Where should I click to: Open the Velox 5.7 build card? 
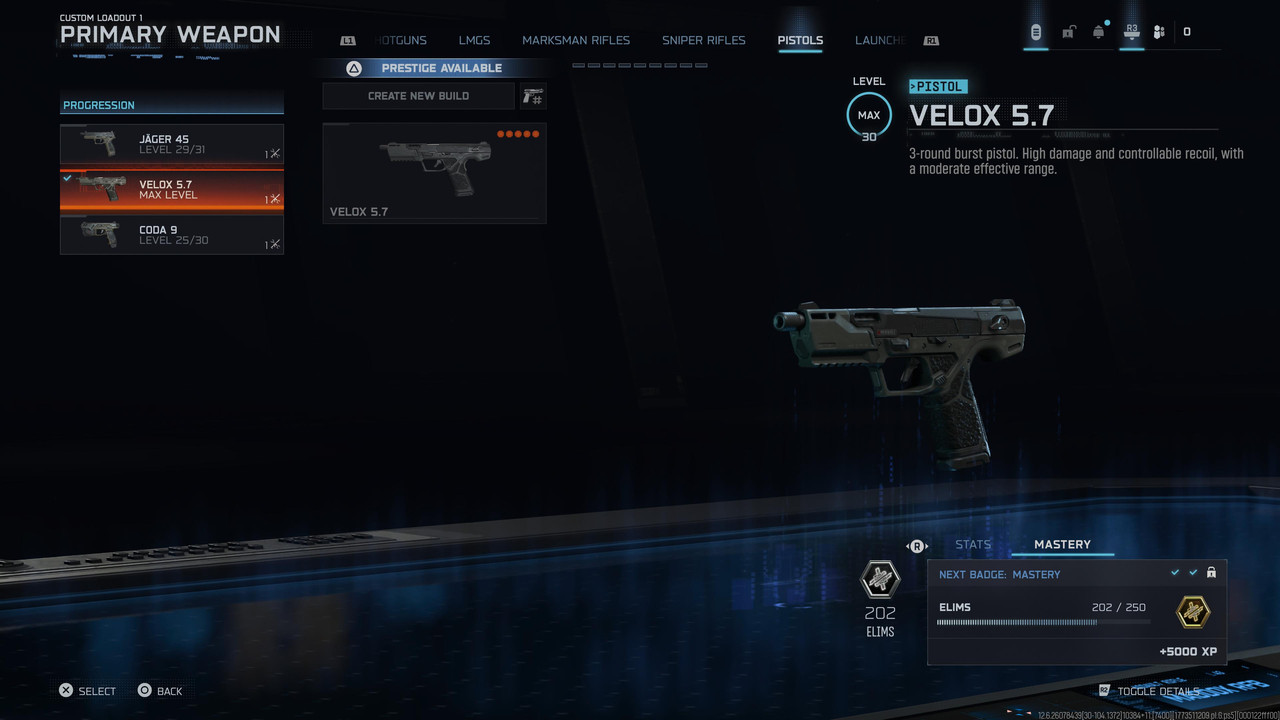point(434,173)
